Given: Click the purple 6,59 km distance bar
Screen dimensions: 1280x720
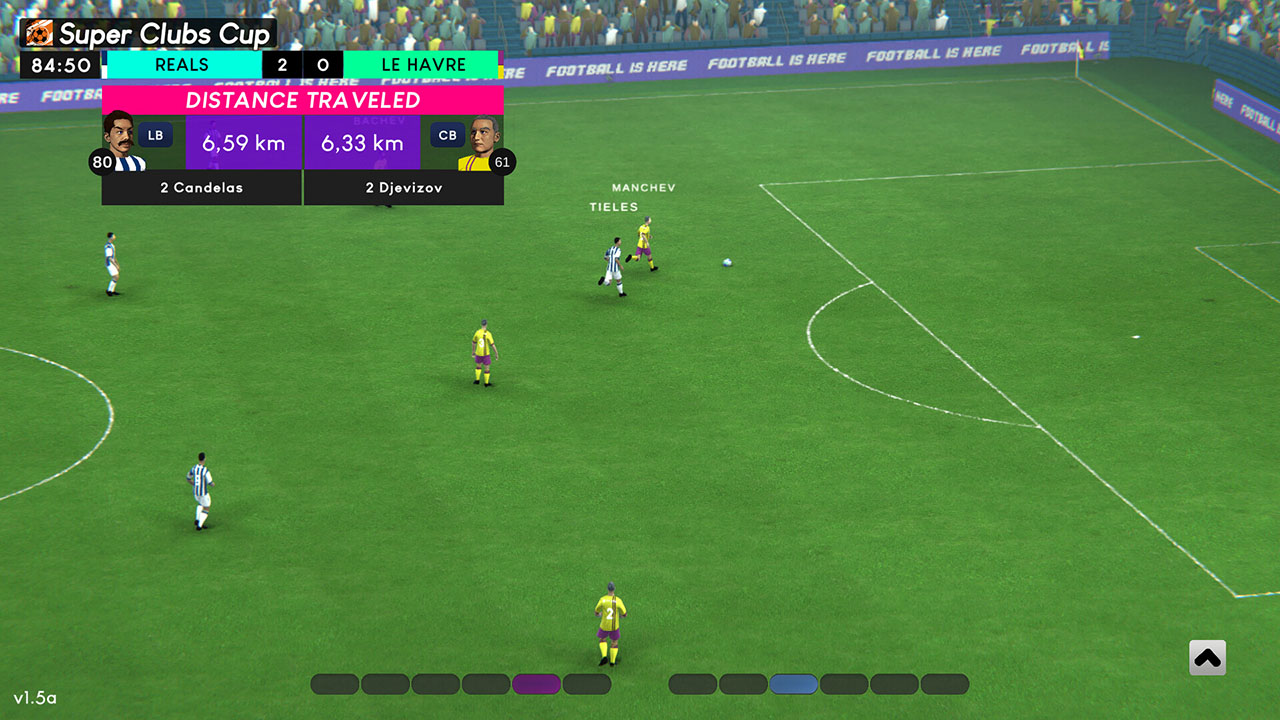Looking at the screenshot, I should 243,143.
